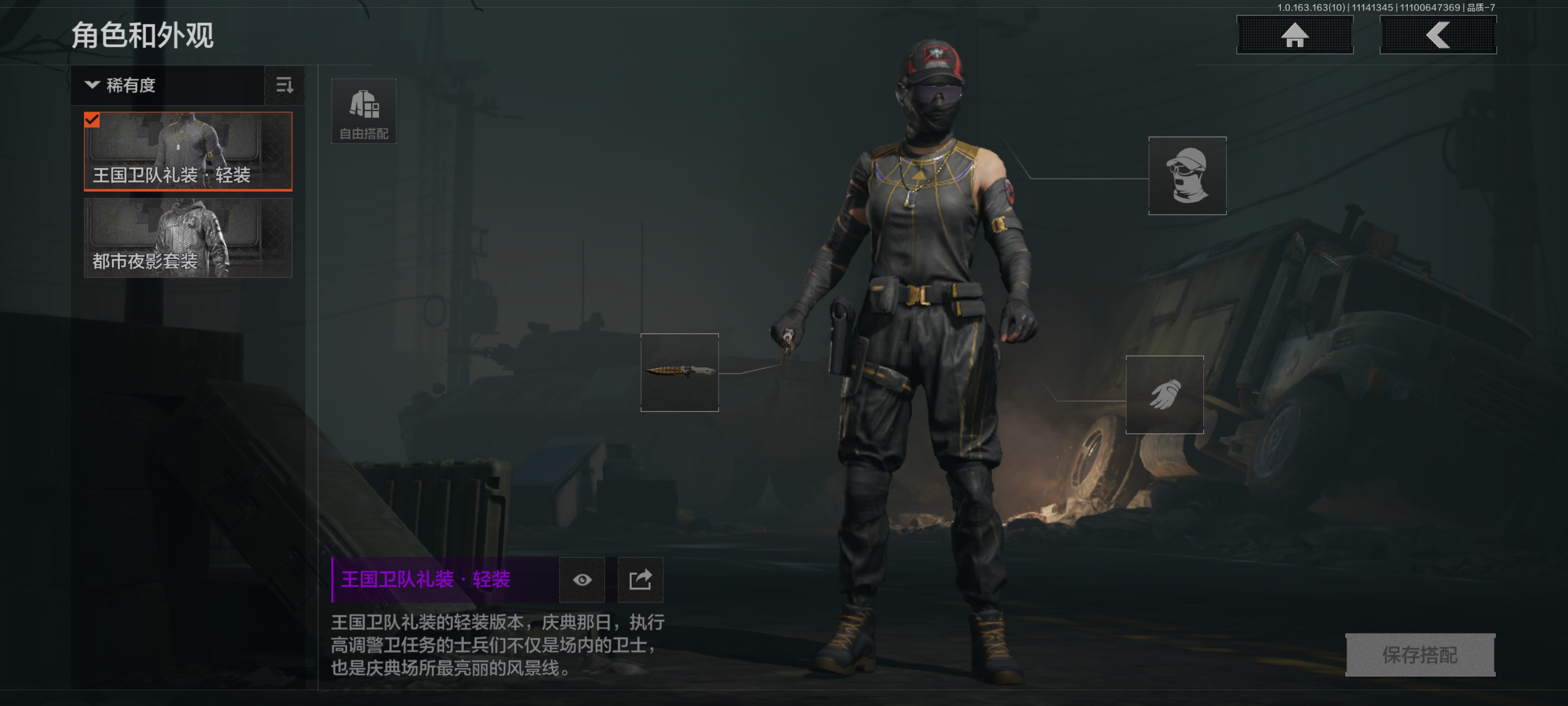Share the outfit with the share icon
This screenshot has height=706, width=1568.
pyautogui.click(x=640, y=579)
